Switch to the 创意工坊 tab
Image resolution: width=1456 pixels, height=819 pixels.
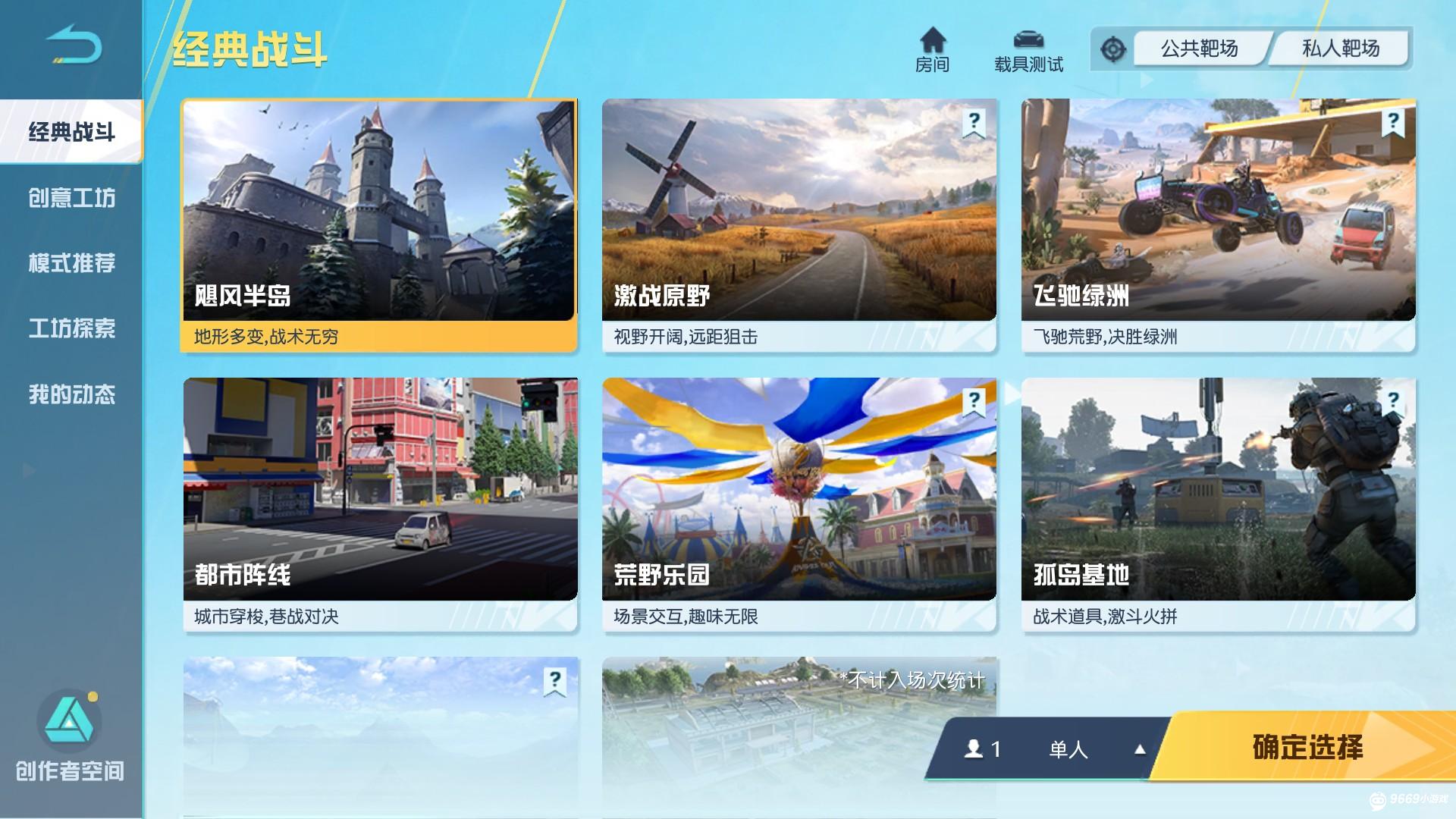coord(72,198)
